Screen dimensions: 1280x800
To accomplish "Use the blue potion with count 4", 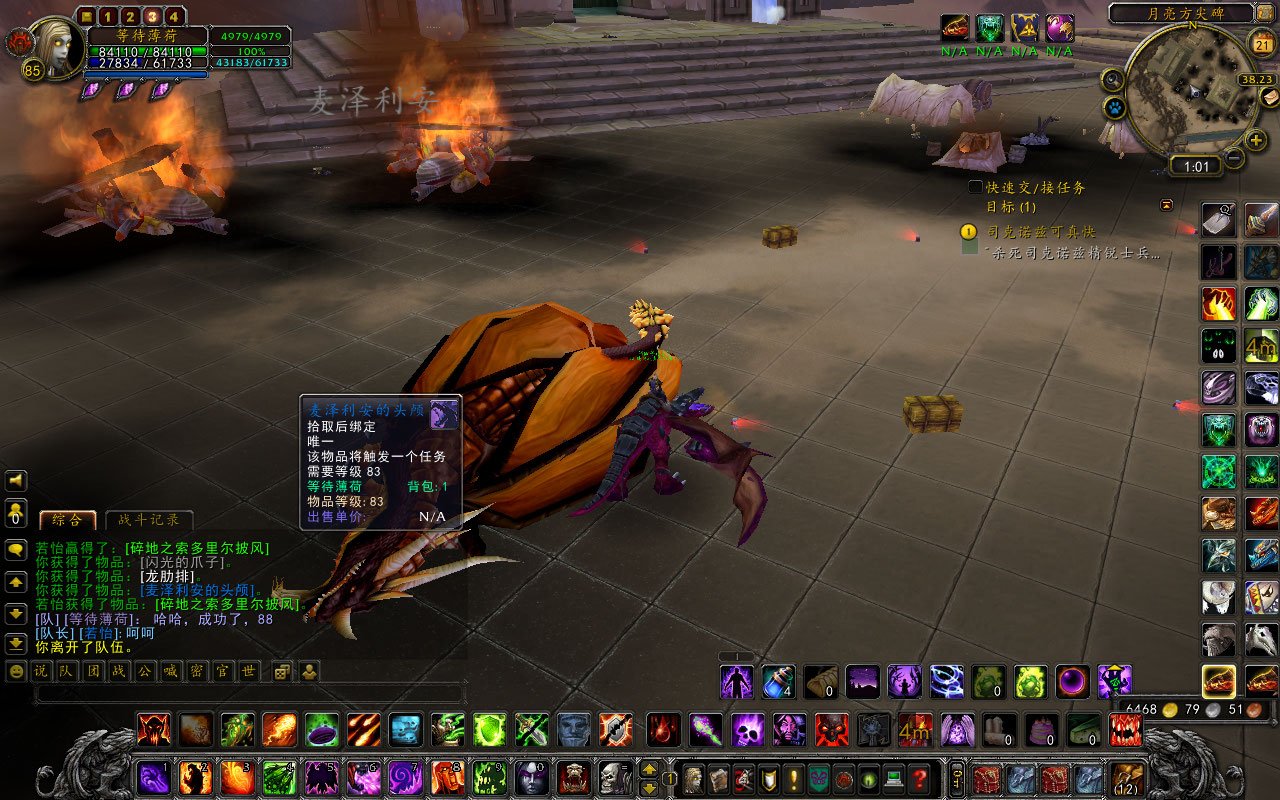I will (778, 682).
